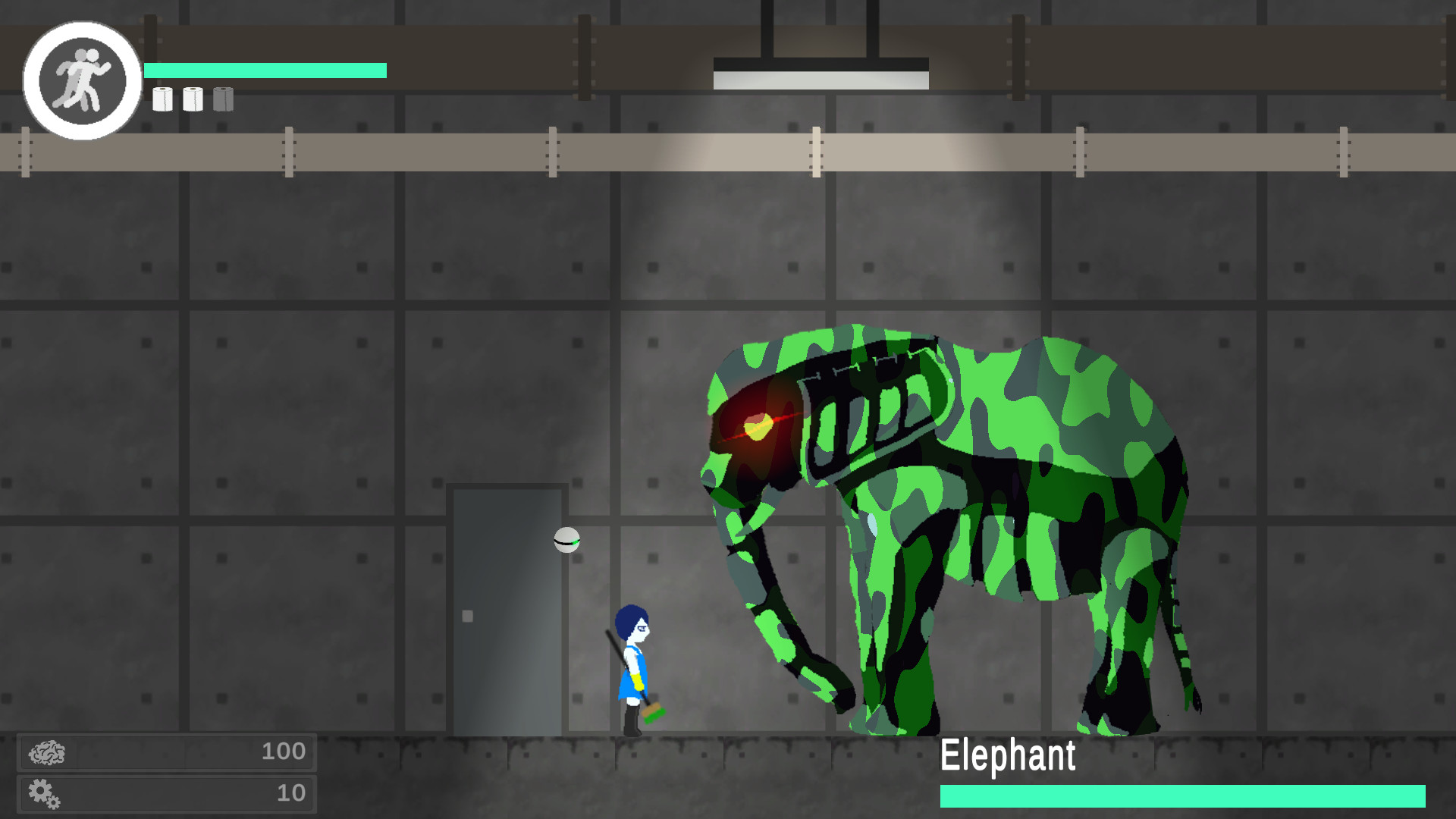Select the first toilet paper roll icon
Screen dimensions: 1456x819
pos(162,99)
